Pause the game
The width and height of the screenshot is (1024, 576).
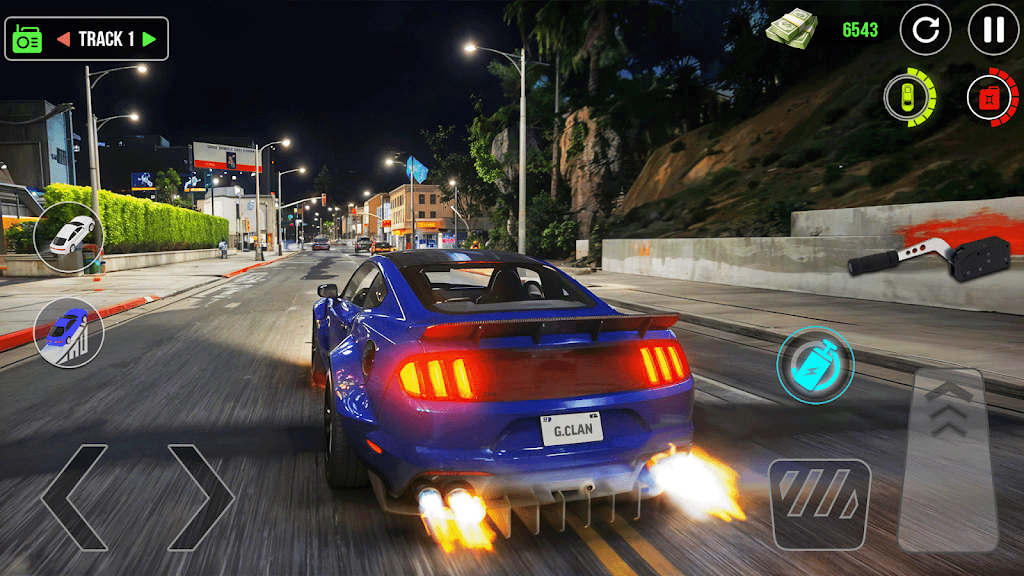pyautogui.click(x=993, y=30)
